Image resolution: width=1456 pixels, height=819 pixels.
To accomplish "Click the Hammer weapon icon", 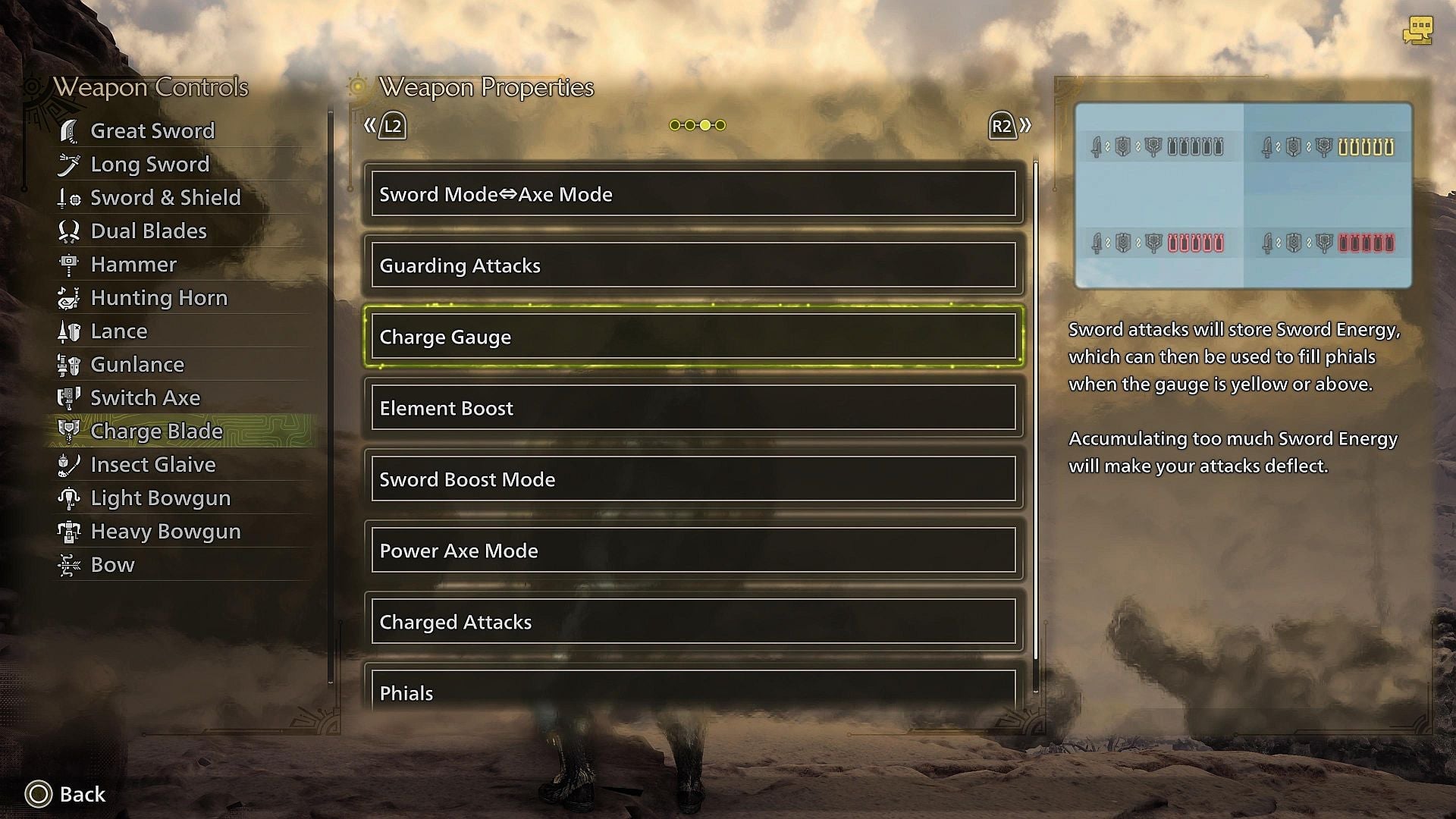I will [71, 264].
